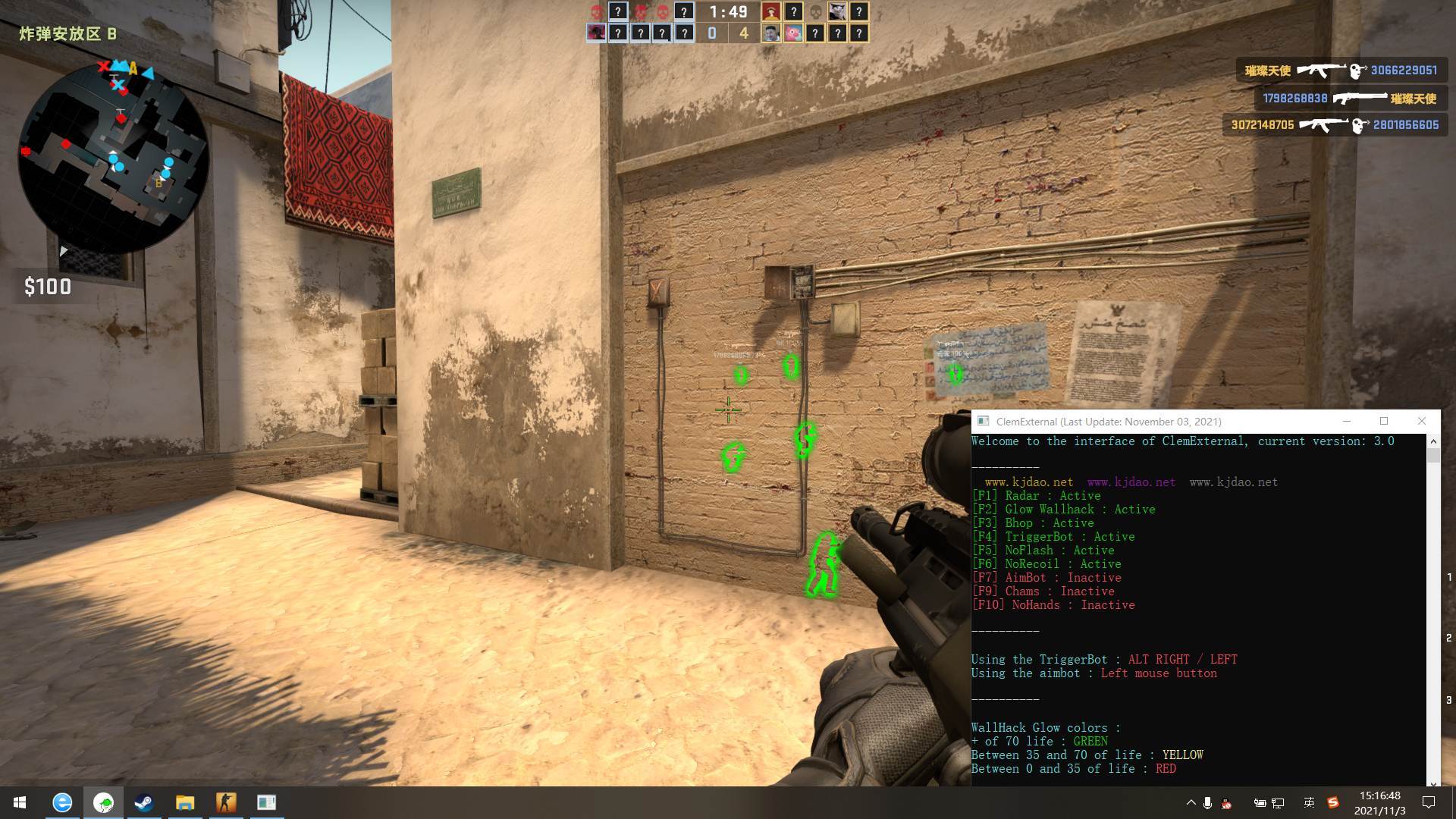Open File Explorer from the taskbar
This screenshot has width=1456, height=819.
[184, 802]
